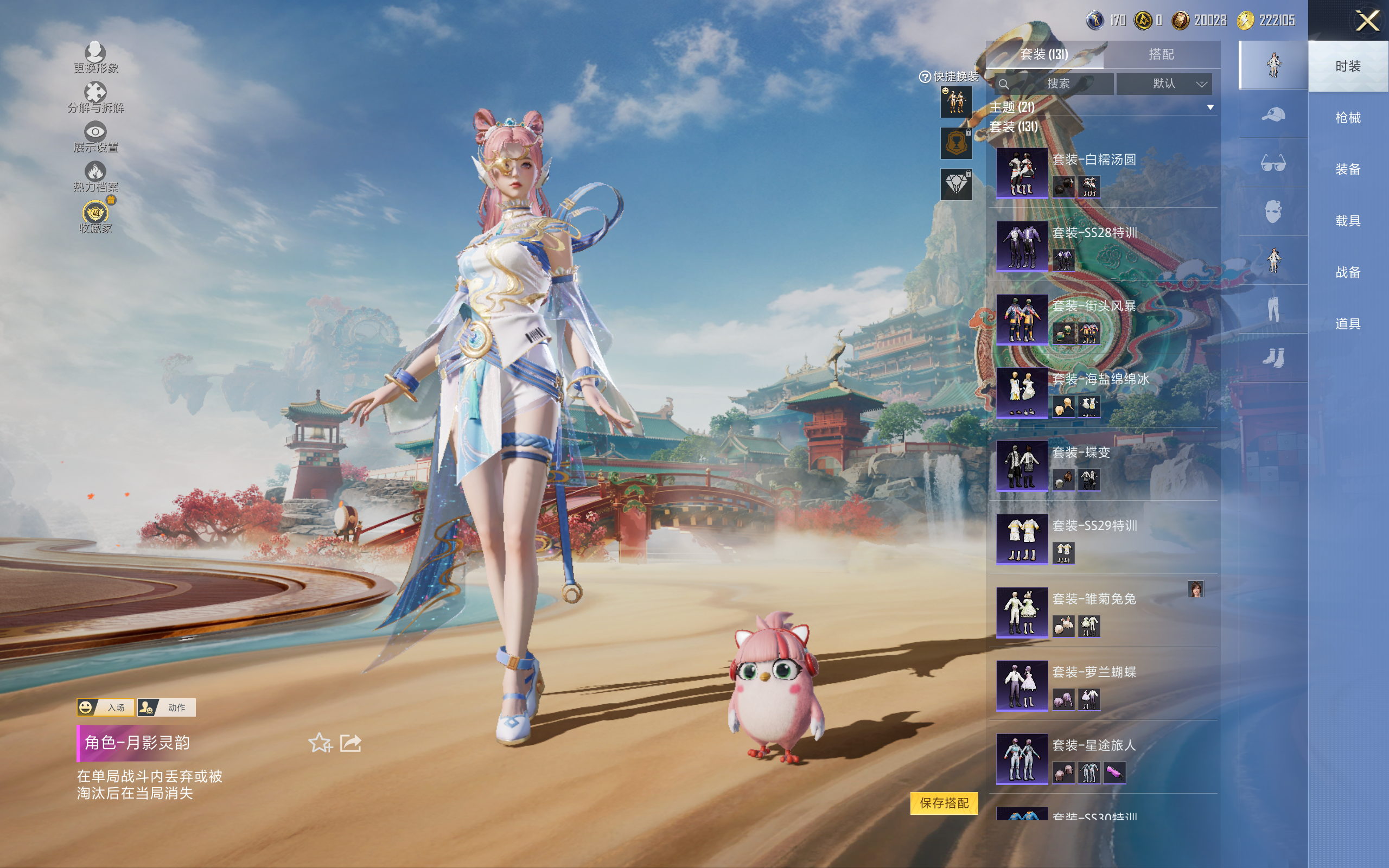This screenshot has width=1389, height=868.
Task: Close the wardrobe screen with the X
Action: tap(1367, 22)
